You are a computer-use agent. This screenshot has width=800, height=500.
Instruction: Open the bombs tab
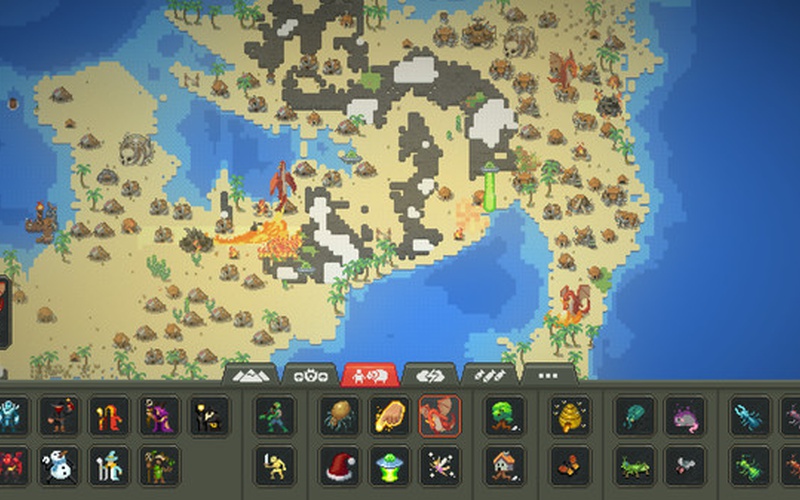coord(489,375)
